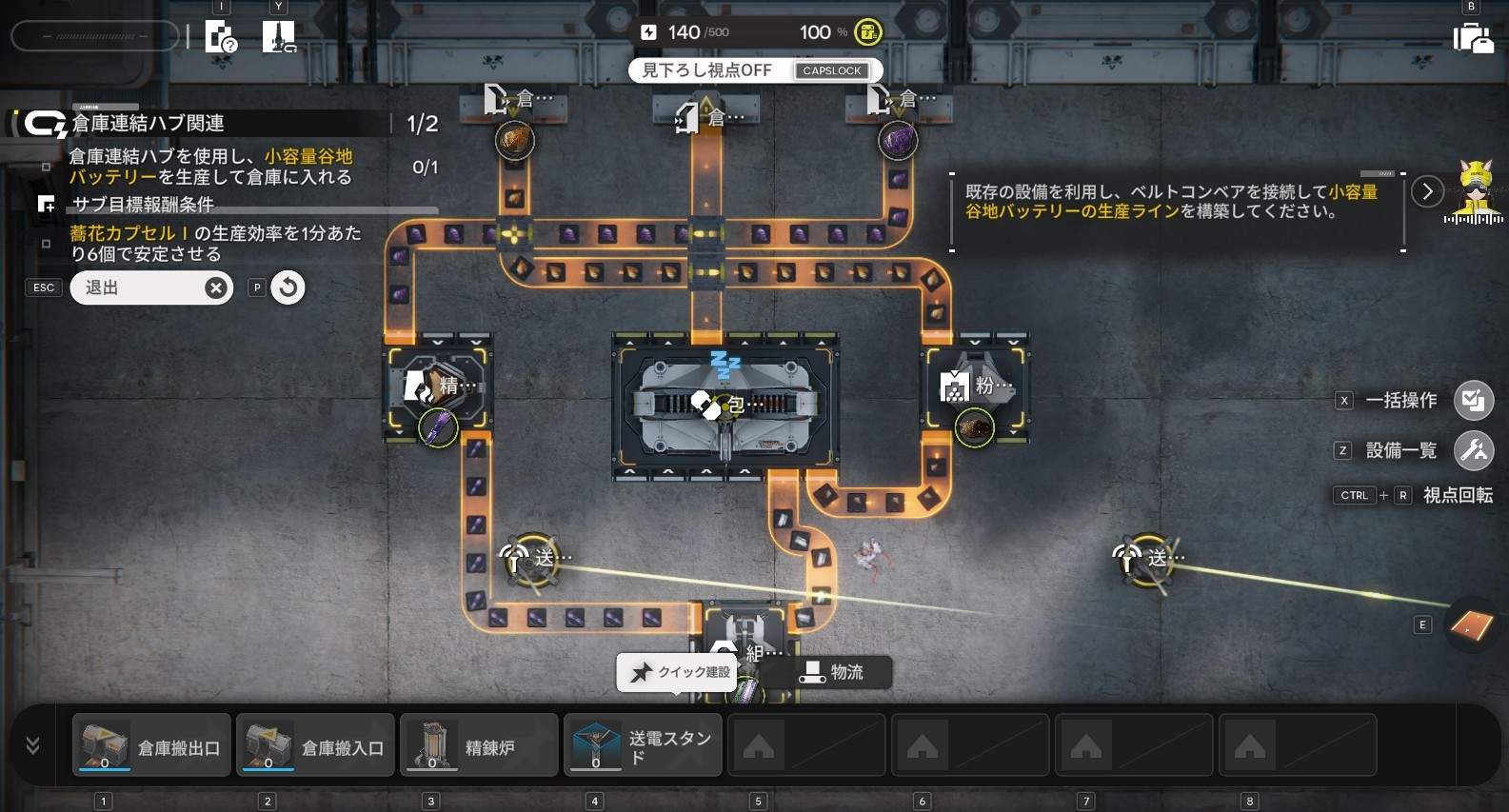Choose the 精錬炉 build slot
1509x812 pixels.
479,745
